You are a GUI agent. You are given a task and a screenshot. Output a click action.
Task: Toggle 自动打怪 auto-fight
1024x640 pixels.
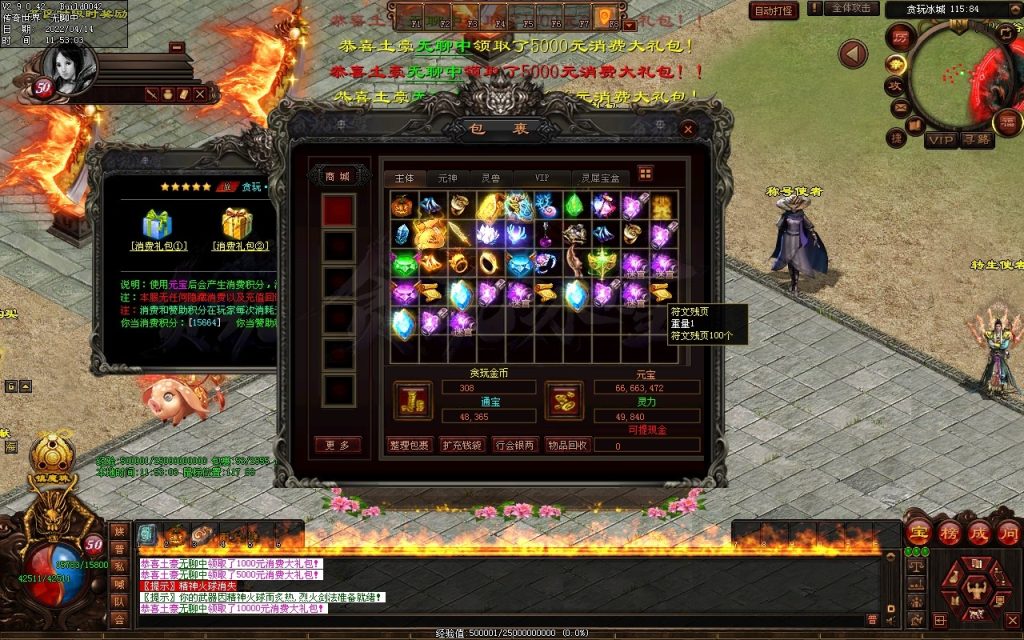coord(774,11)
